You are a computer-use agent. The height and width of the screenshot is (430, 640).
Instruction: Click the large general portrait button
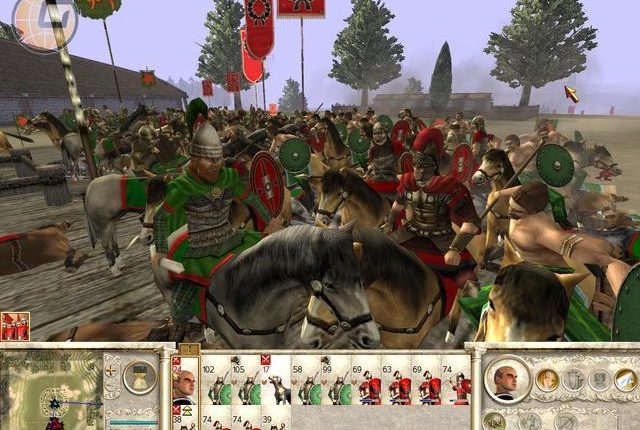508,379
